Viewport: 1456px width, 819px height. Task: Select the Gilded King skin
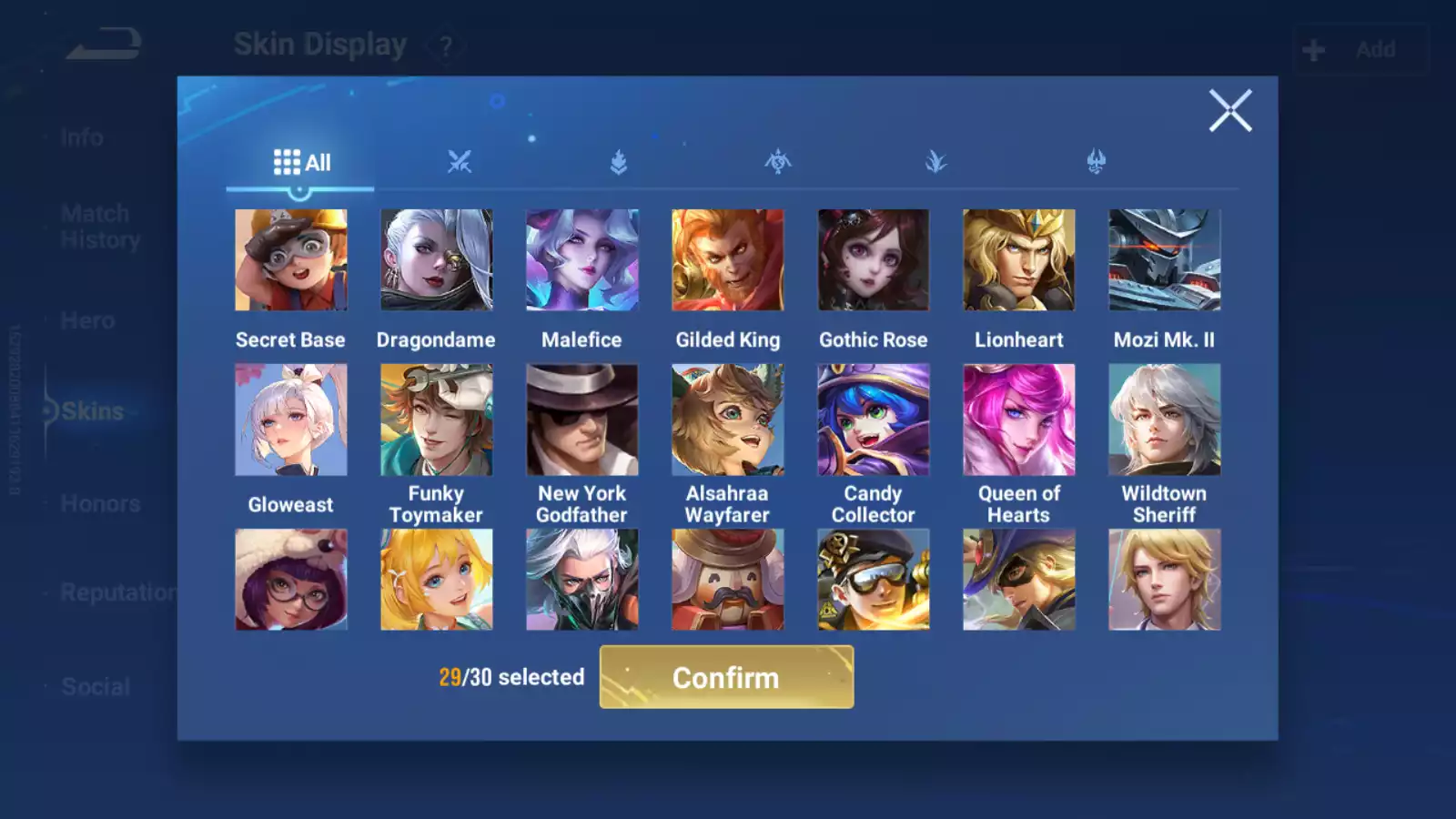click(727, 260)
